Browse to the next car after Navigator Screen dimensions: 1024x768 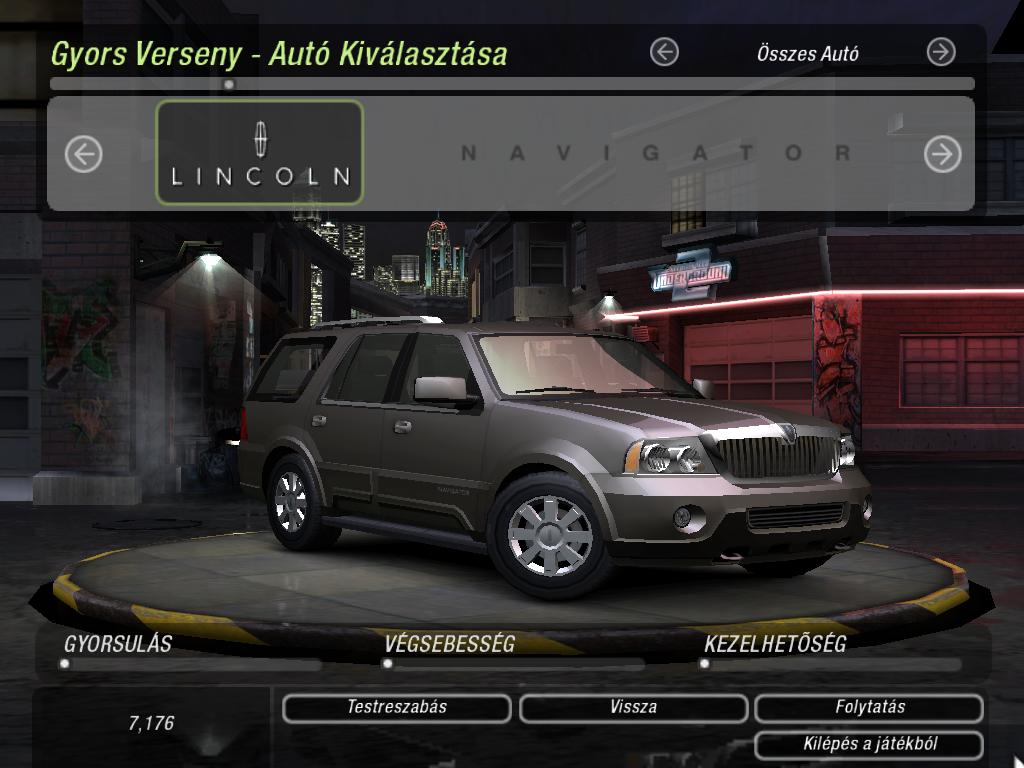click(x=942, y=154)
